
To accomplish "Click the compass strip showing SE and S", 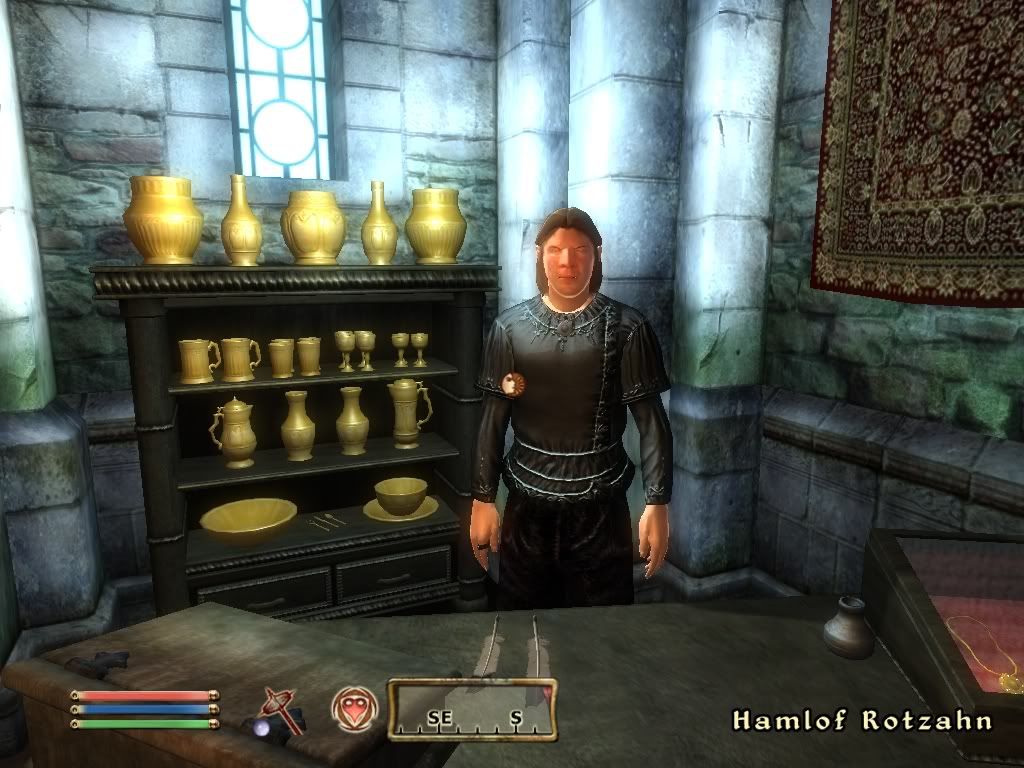I will point(472,710).
